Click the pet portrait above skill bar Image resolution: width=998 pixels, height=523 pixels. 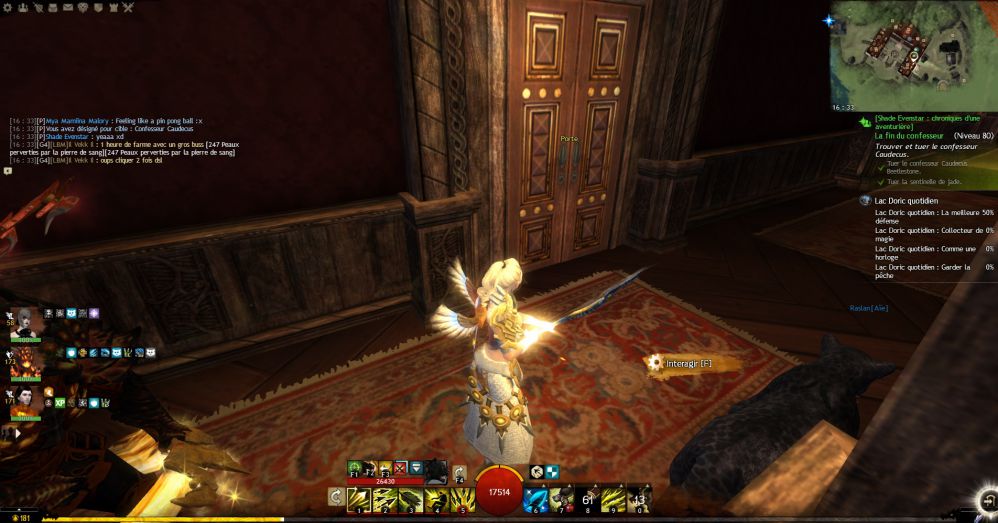click(x=435, y=468)
